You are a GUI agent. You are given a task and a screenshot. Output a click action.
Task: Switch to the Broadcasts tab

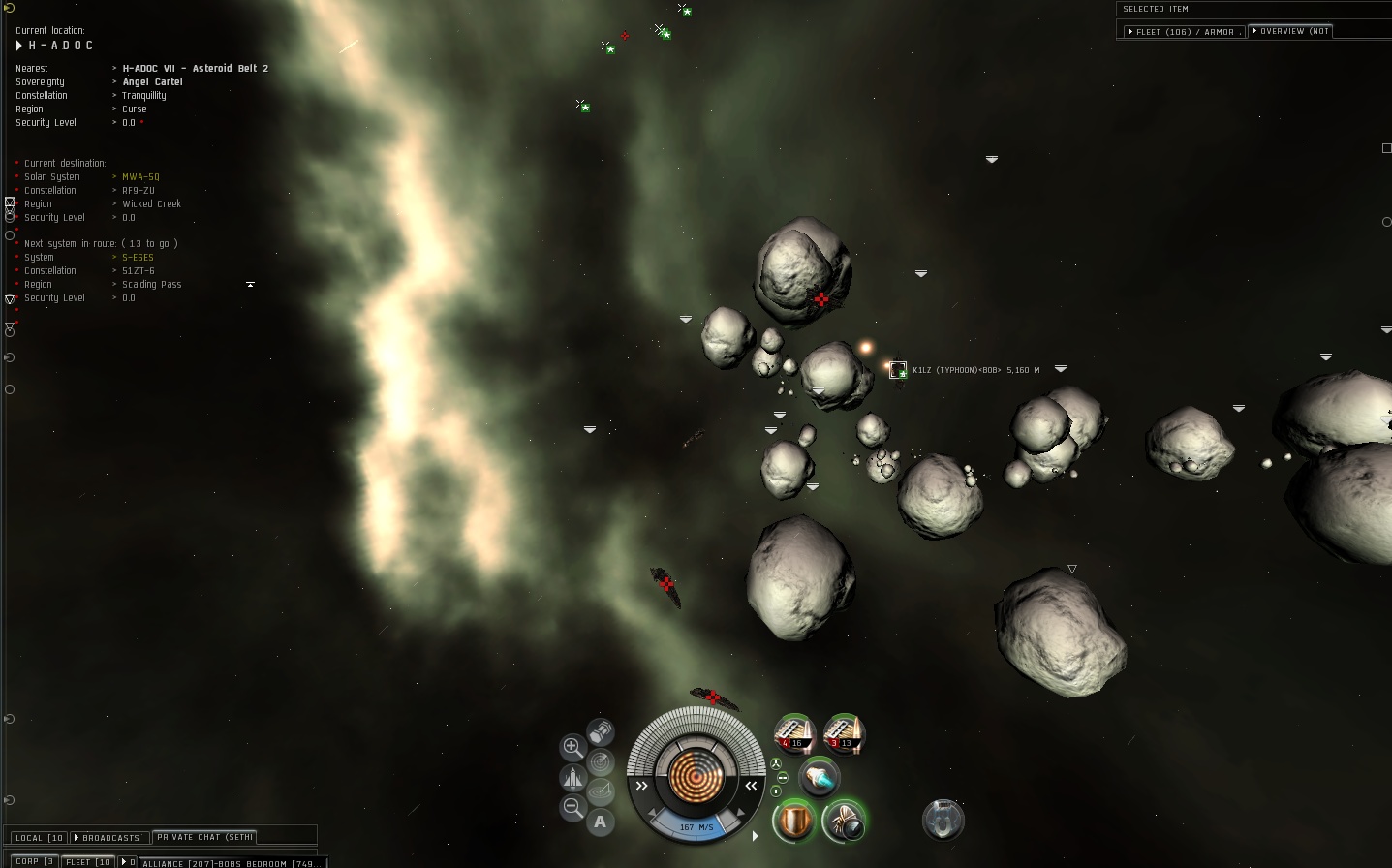[109, 838]
